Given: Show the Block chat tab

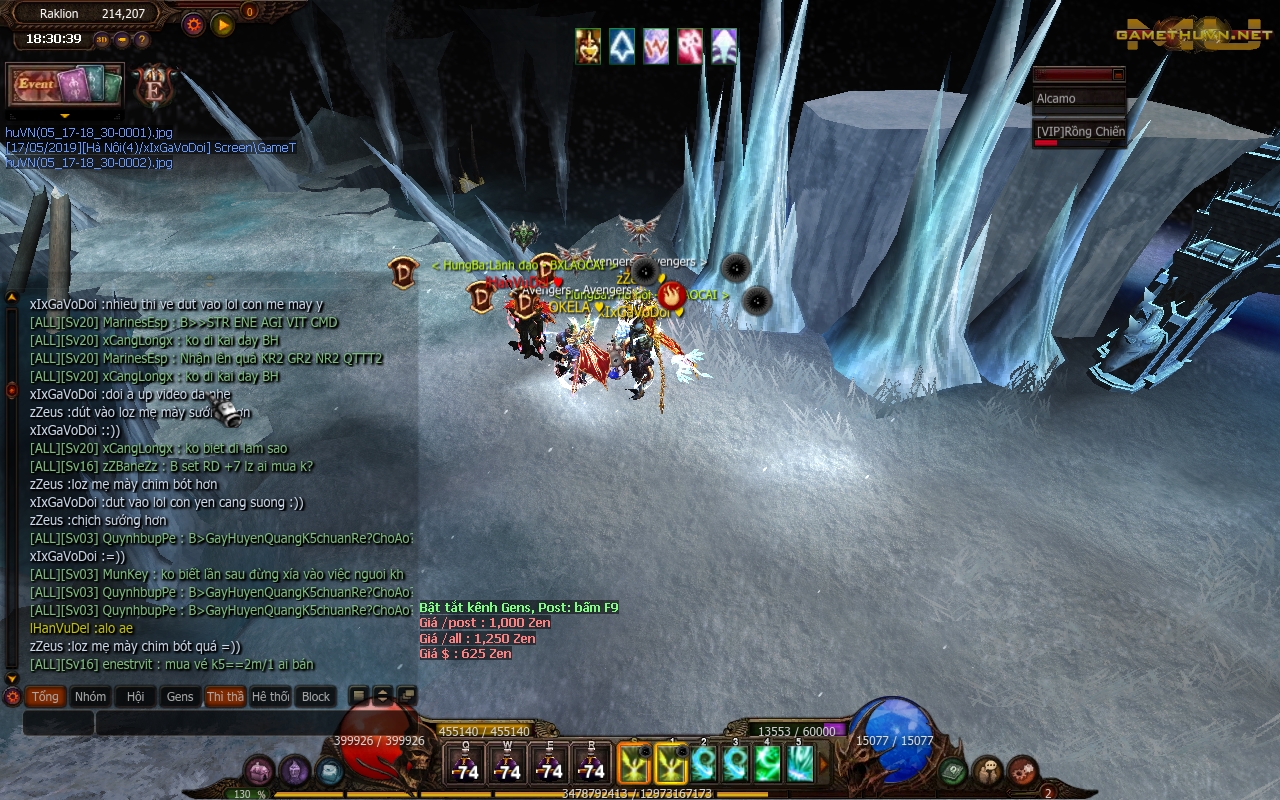Looking at the screenshot, I should click(316, 697).
